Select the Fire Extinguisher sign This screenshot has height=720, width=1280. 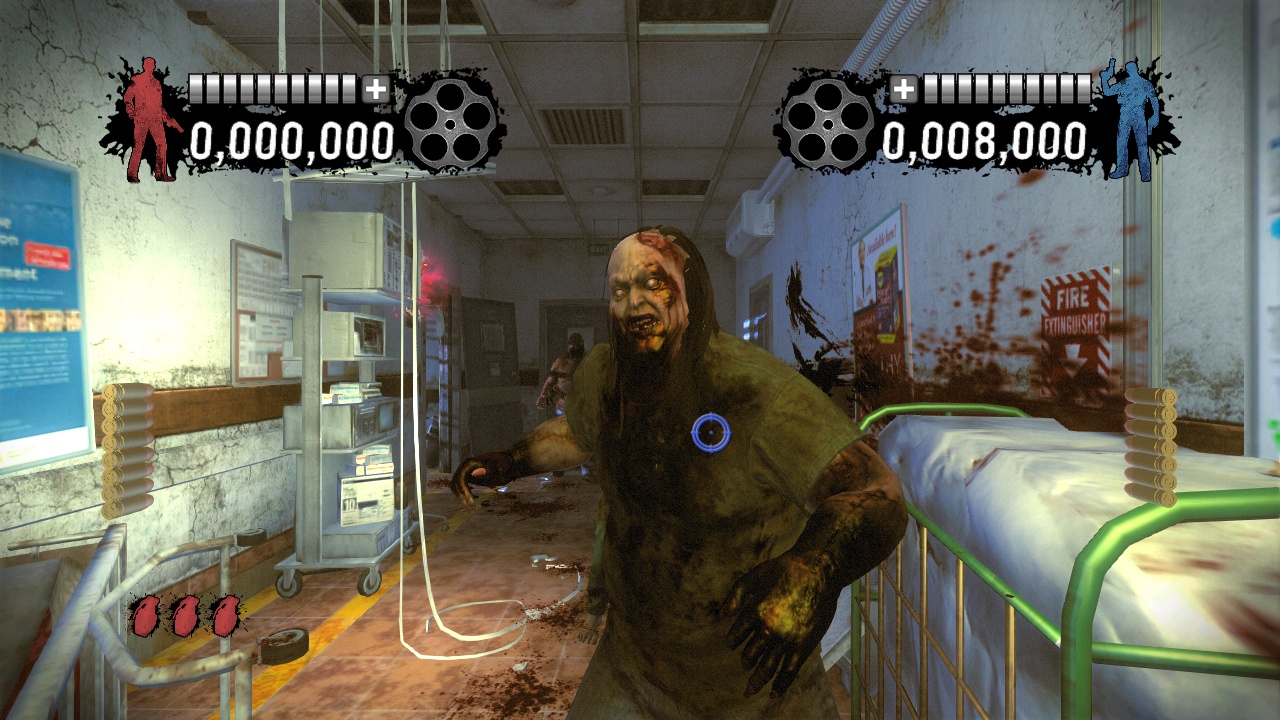tap(1076, 305)
